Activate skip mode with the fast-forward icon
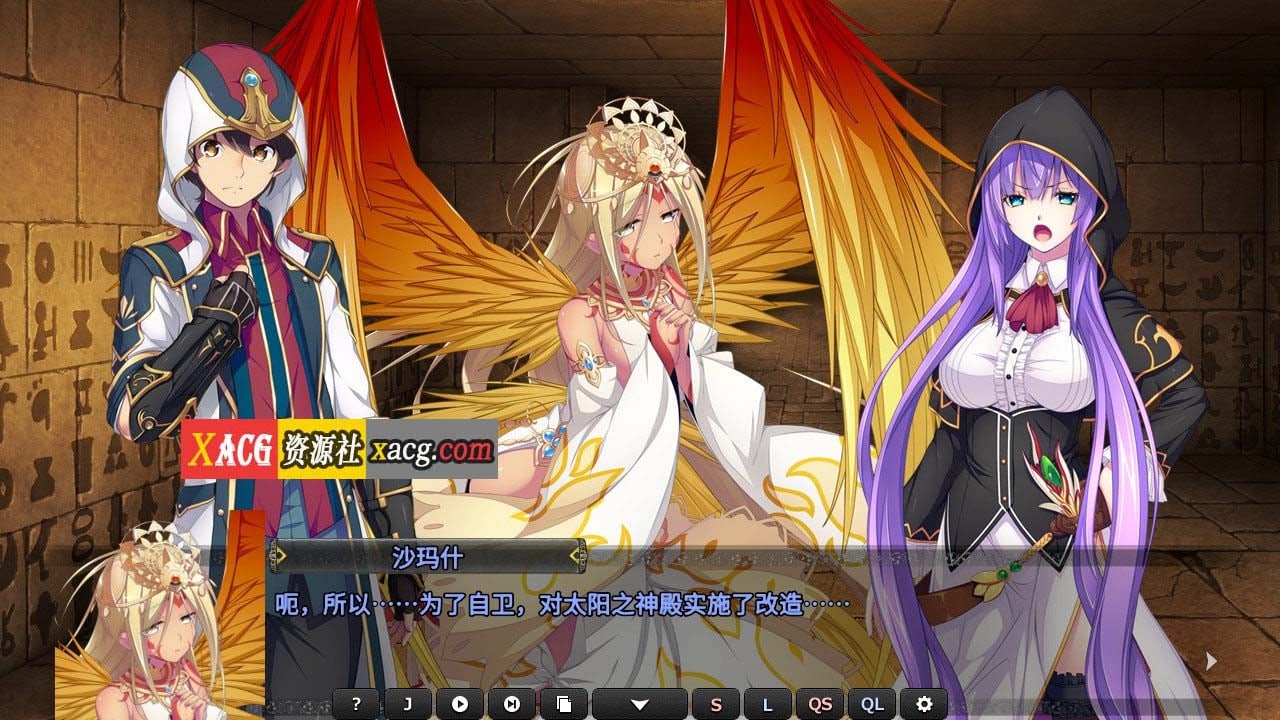 511,703
